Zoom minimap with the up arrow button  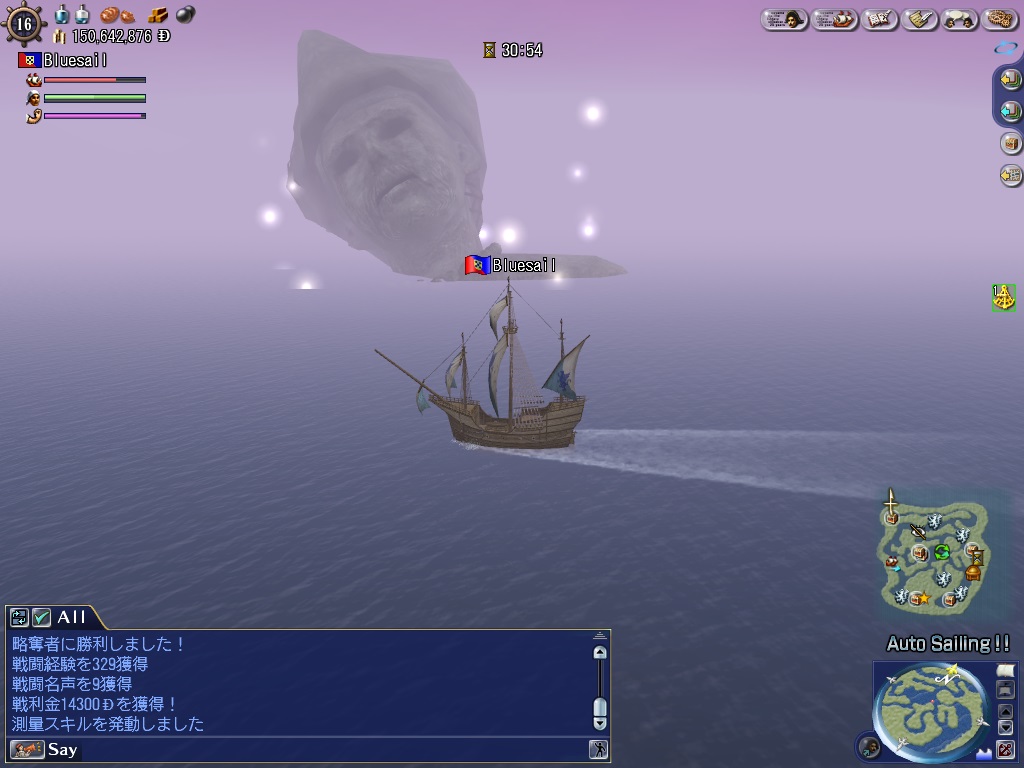point(1006,711)
